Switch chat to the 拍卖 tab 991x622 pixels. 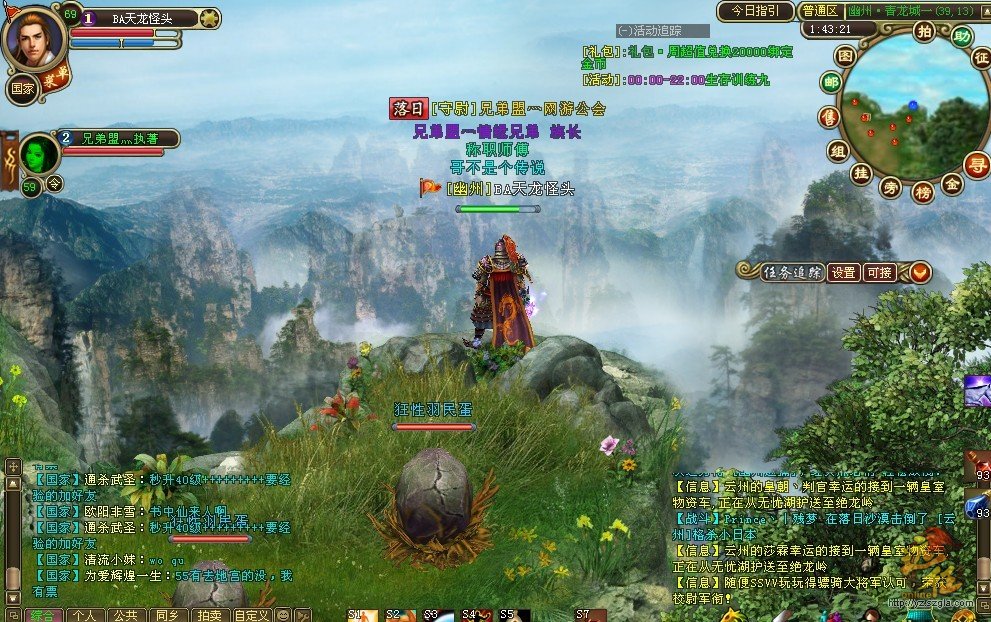click(x=208, y=615)
